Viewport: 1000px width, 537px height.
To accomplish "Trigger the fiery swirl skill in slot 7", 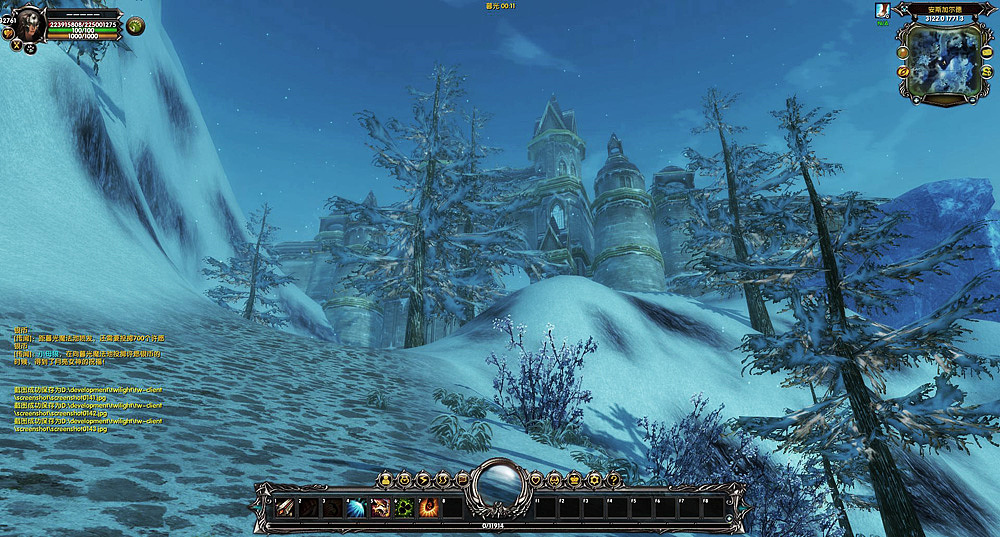I will [x=429, y=508].
